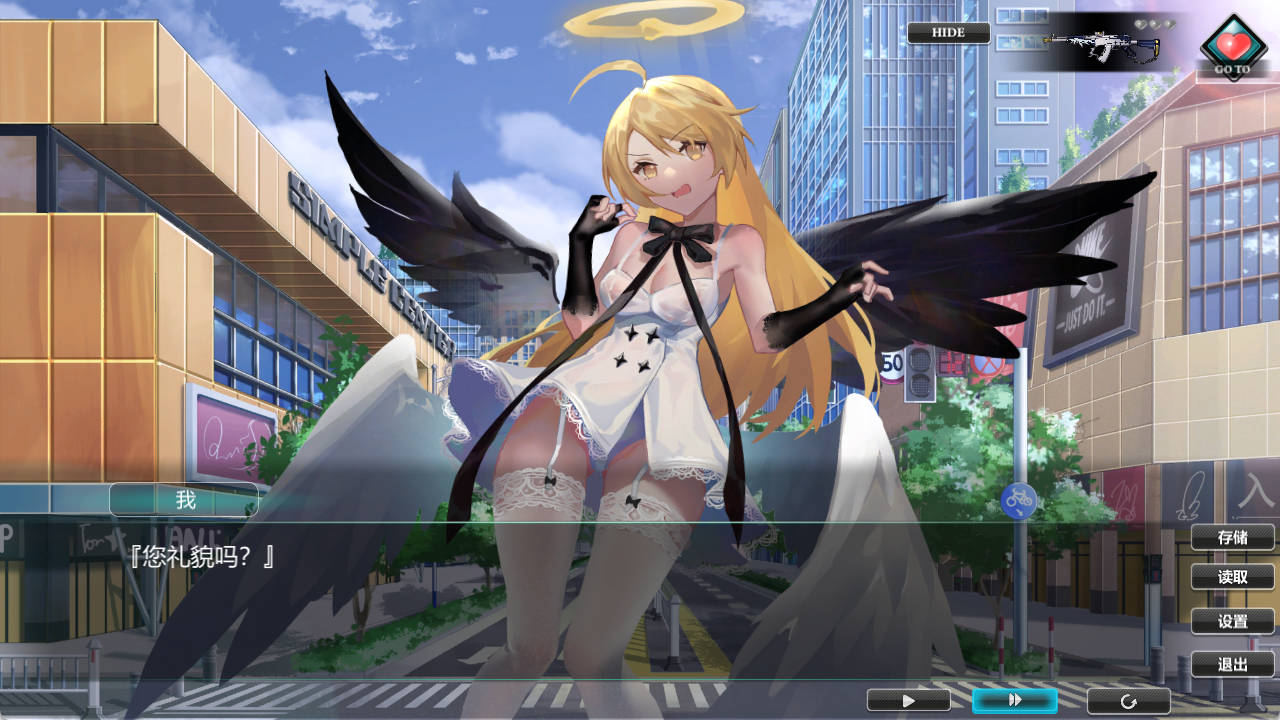Click 退出 to quit the game
This screenshot has width=1280, height=720.
click(x=1231, y=664)
